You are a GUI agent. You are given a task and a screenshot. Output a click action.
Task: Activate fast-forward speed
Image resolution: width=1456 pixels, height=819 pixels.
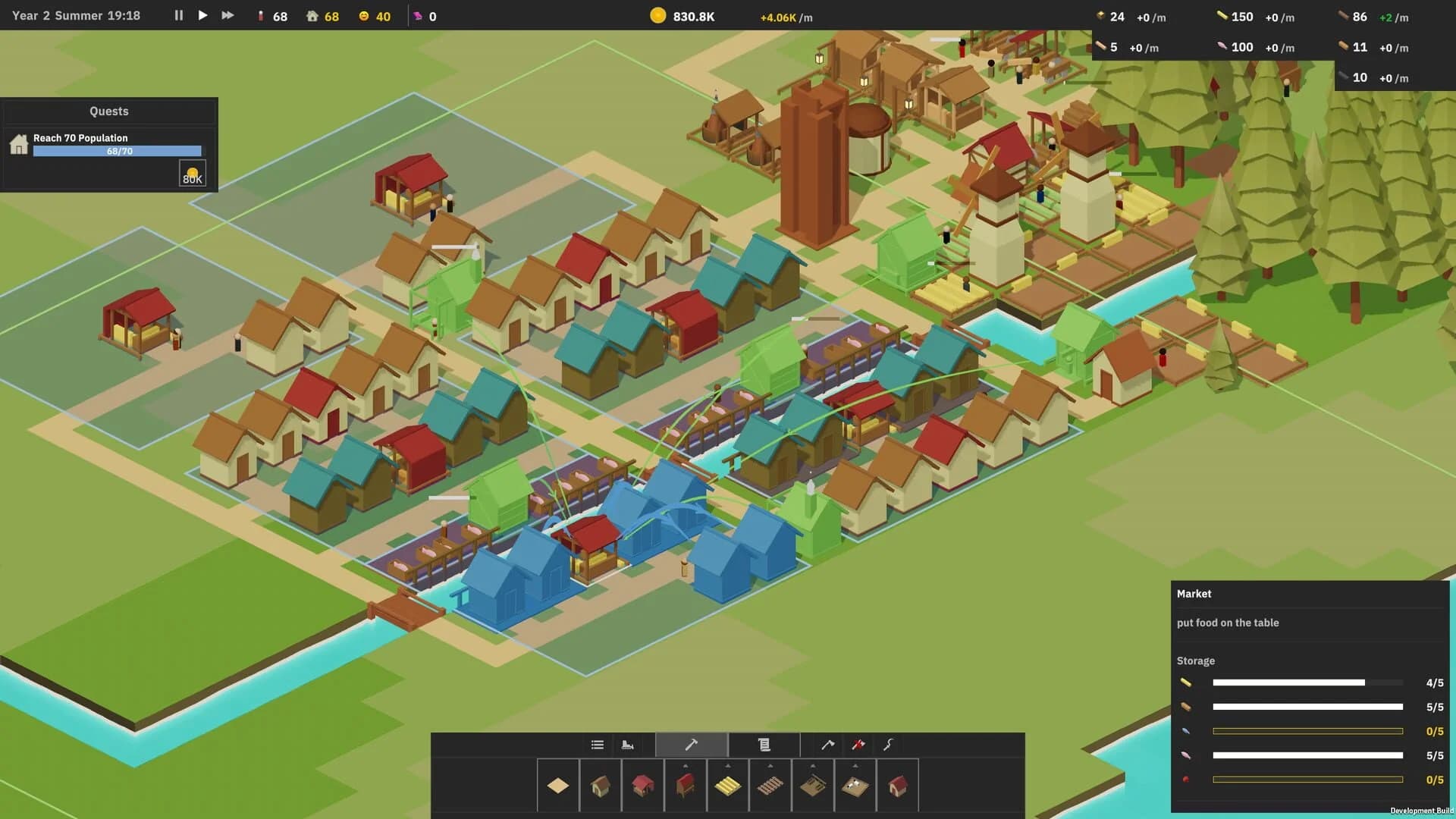click(x=227, y=15)
